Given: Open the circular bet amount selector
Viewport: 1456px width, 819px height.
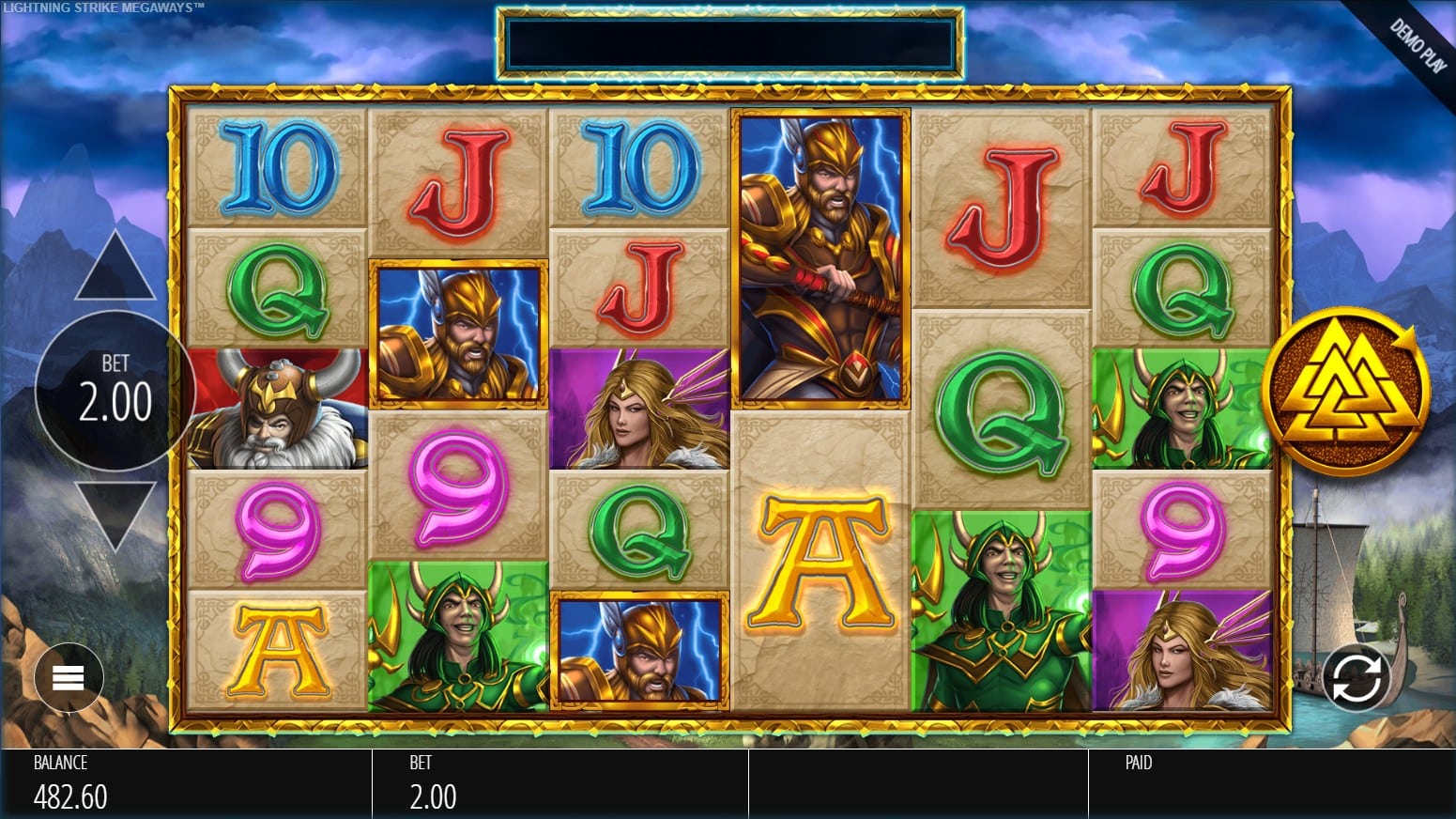Looking at the screenshot, I should click(x=115, y=391).
